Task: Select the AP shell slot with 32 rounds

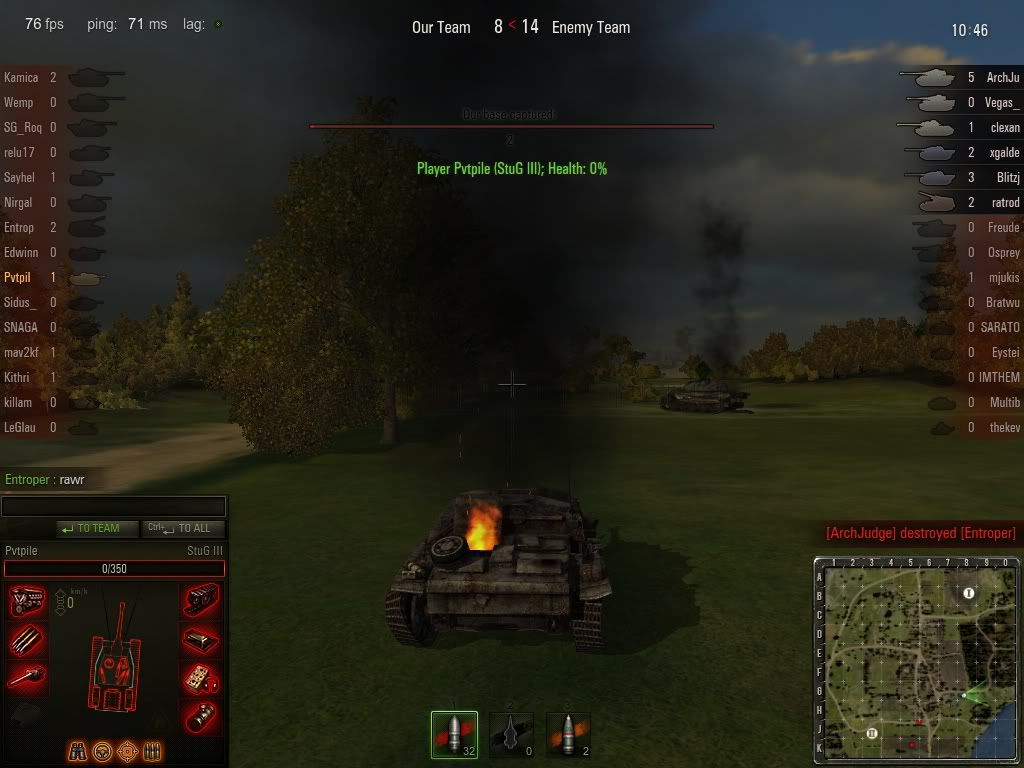Action: coord(454,735)
